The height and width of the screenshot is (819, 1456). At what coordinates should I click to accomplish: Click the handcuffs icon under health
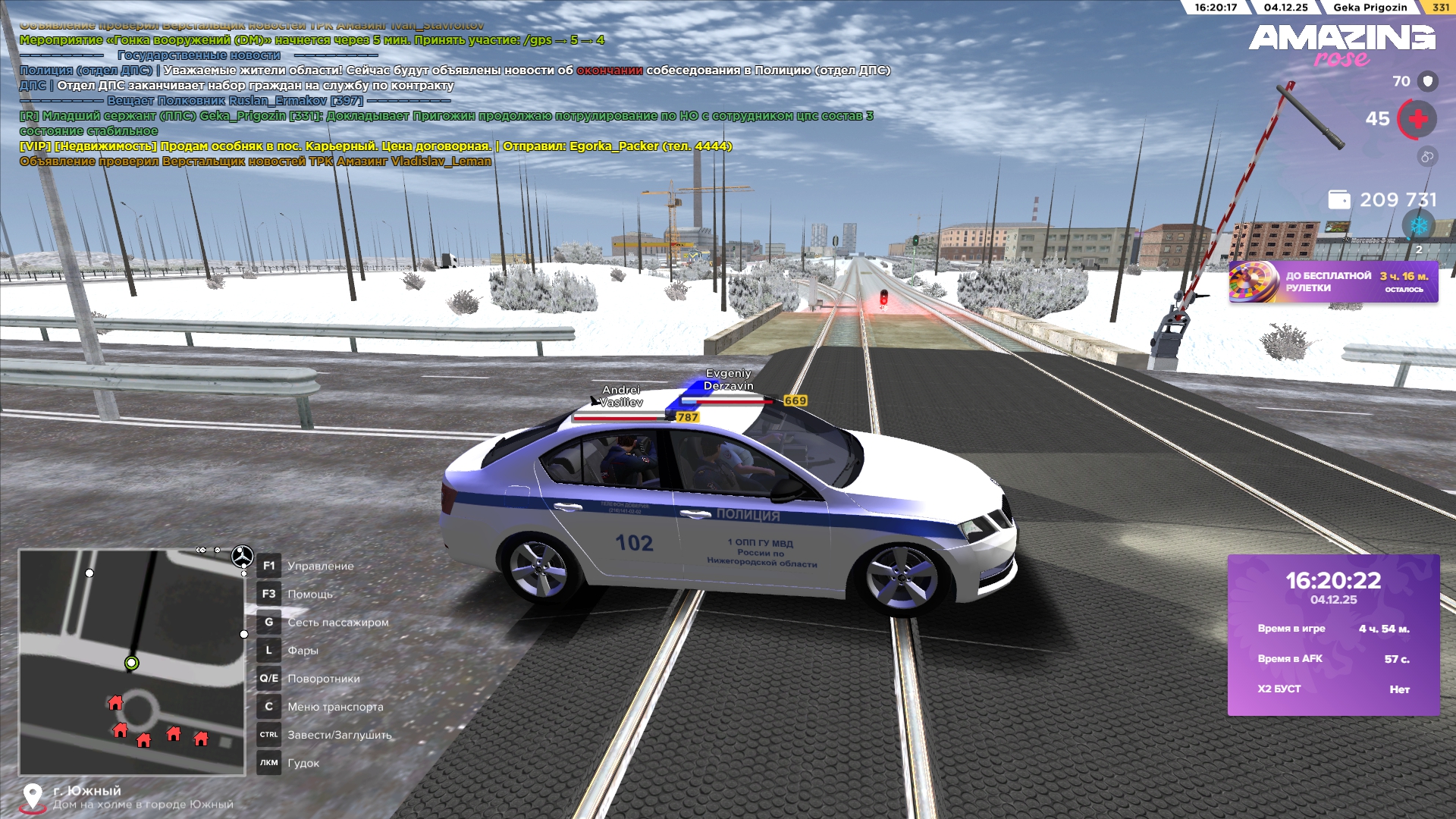tap(1427, 157)
